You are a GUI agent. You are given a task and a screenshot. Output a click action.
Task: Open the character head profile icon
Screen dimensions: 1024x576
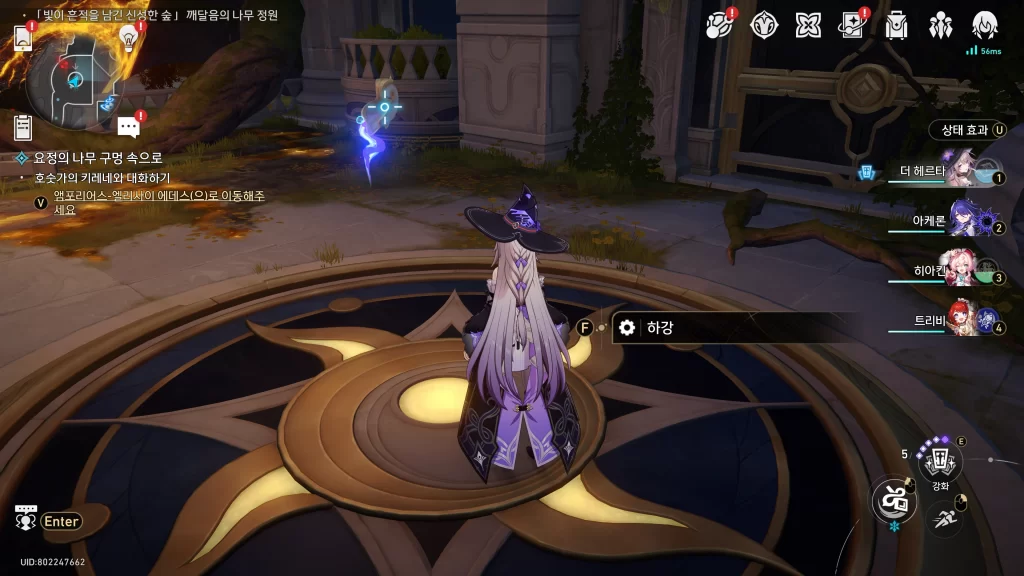tap(985, 25)
